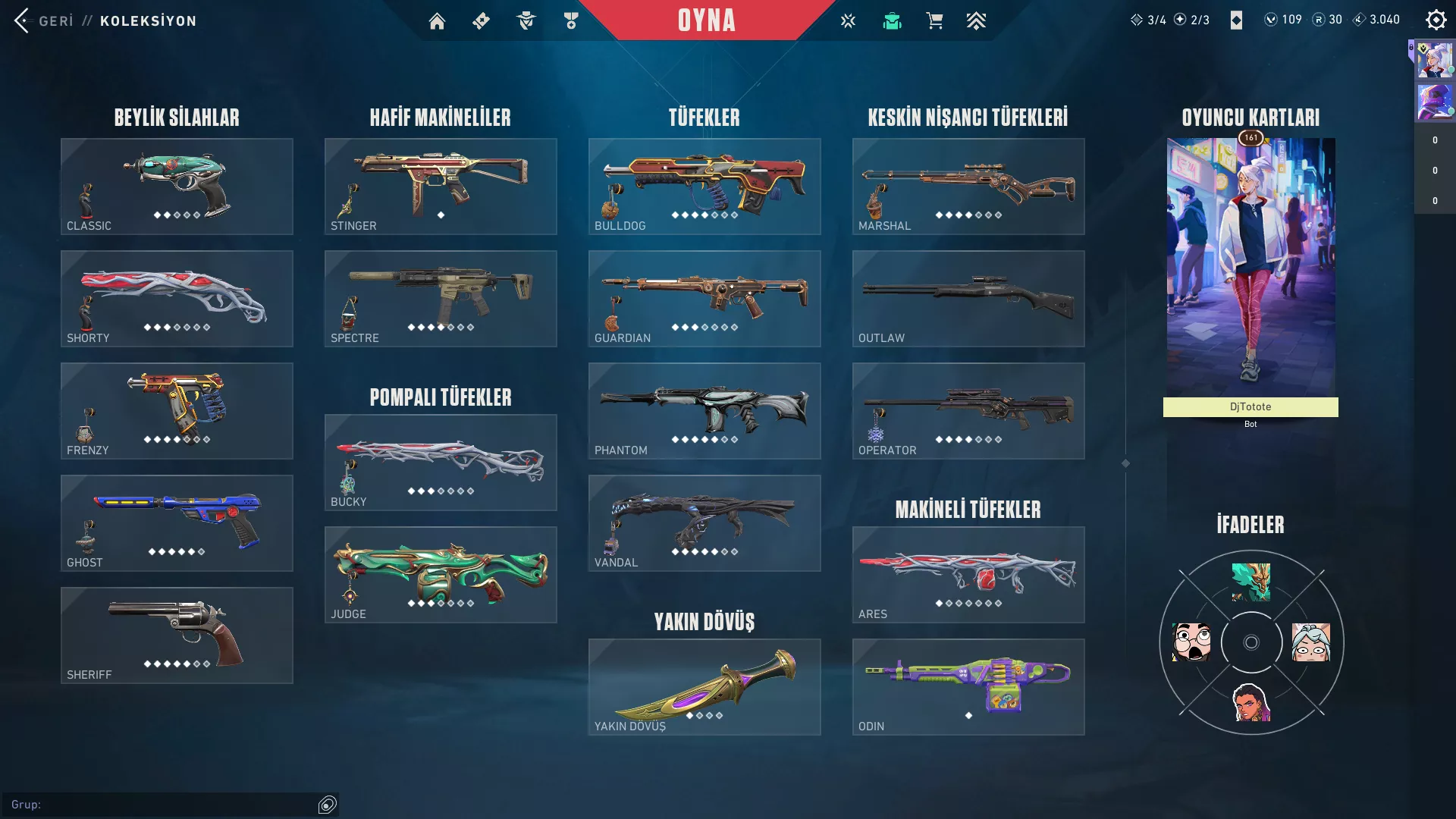The image size is (1456, 819).
Task: Select the dragon spray on the wheel
Action: click(x=1250, y=582)
